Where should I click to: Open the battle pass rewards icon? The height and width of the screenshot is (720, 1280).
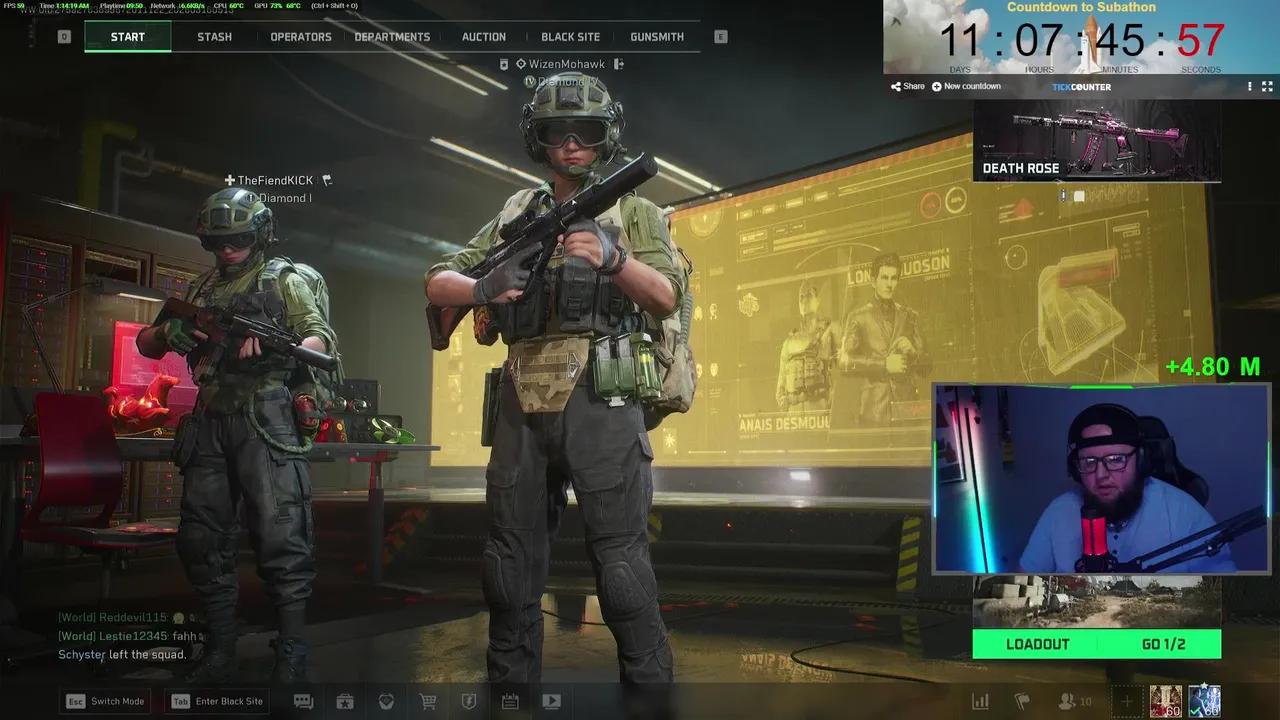coord(345,701)
